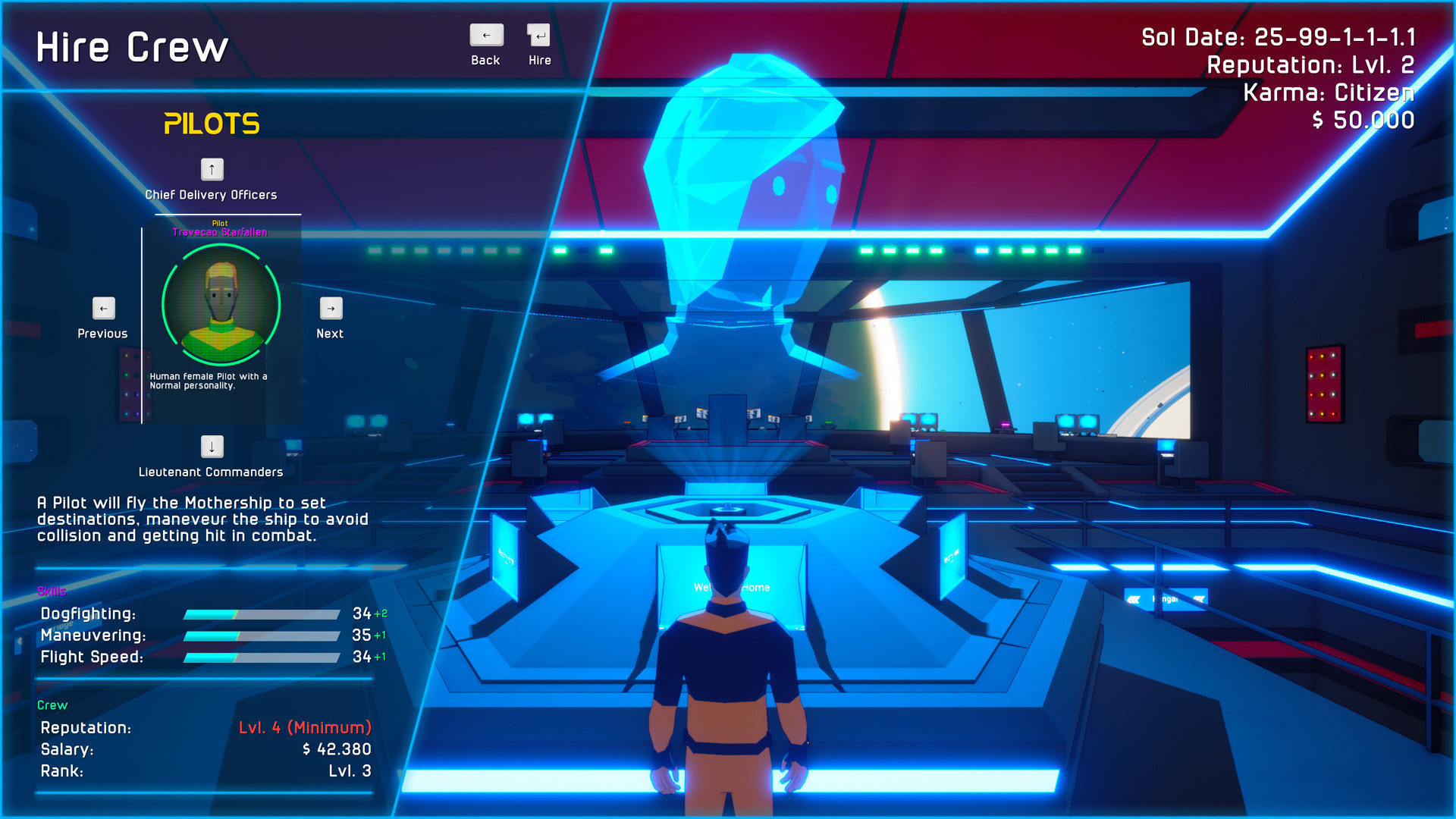Click the Maneuvering progress bar

point(262,636)
